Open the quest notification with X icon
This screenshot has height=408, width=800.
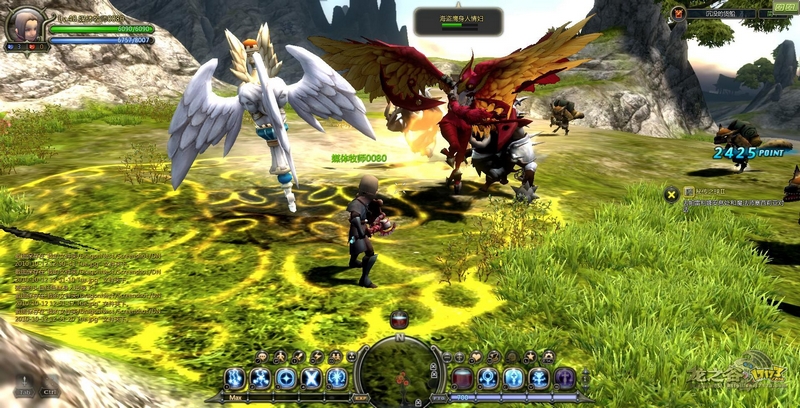[x=673, y=191]
